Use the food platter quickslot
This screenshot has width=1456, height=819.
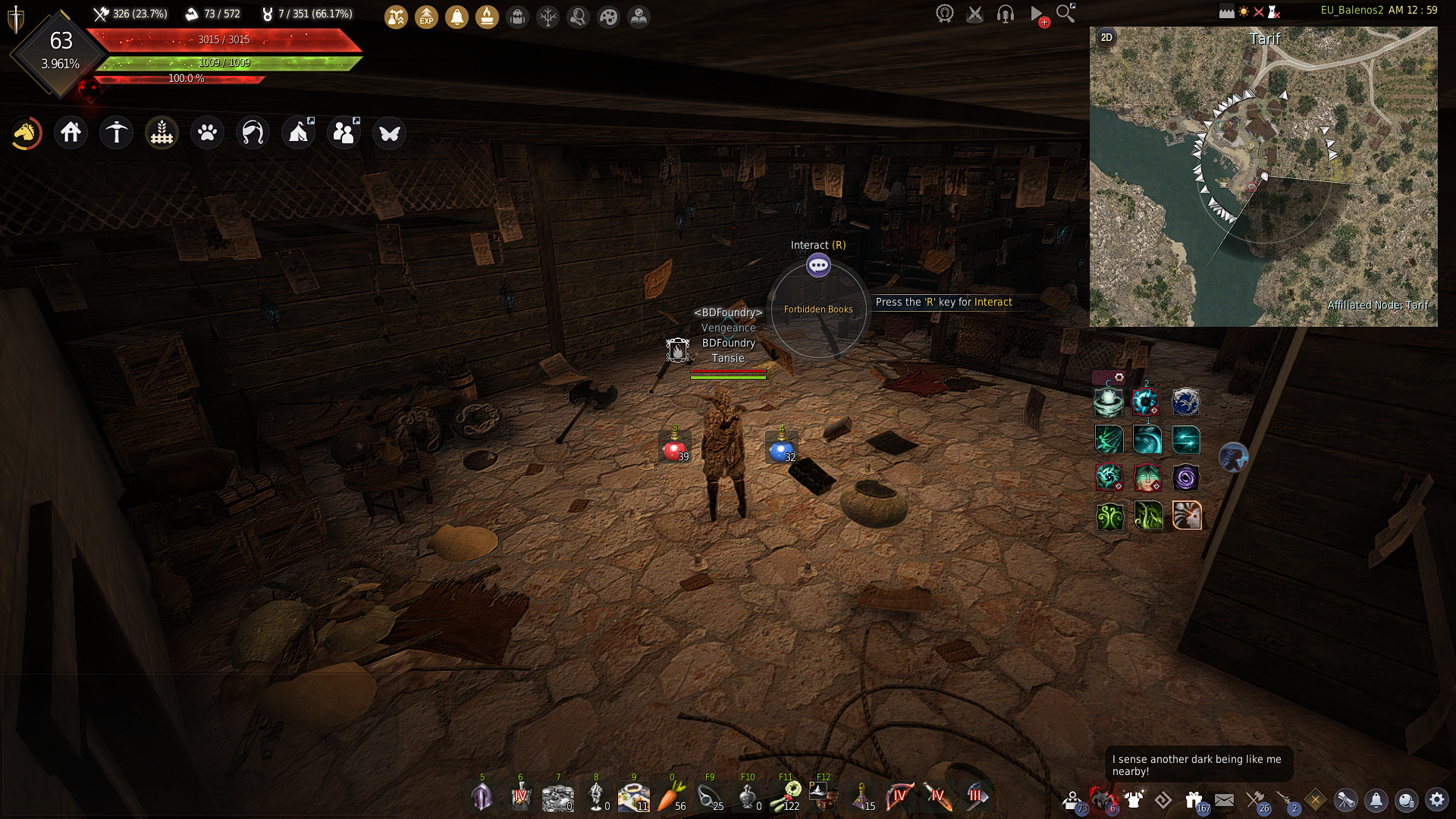click(x=633, y=797)
